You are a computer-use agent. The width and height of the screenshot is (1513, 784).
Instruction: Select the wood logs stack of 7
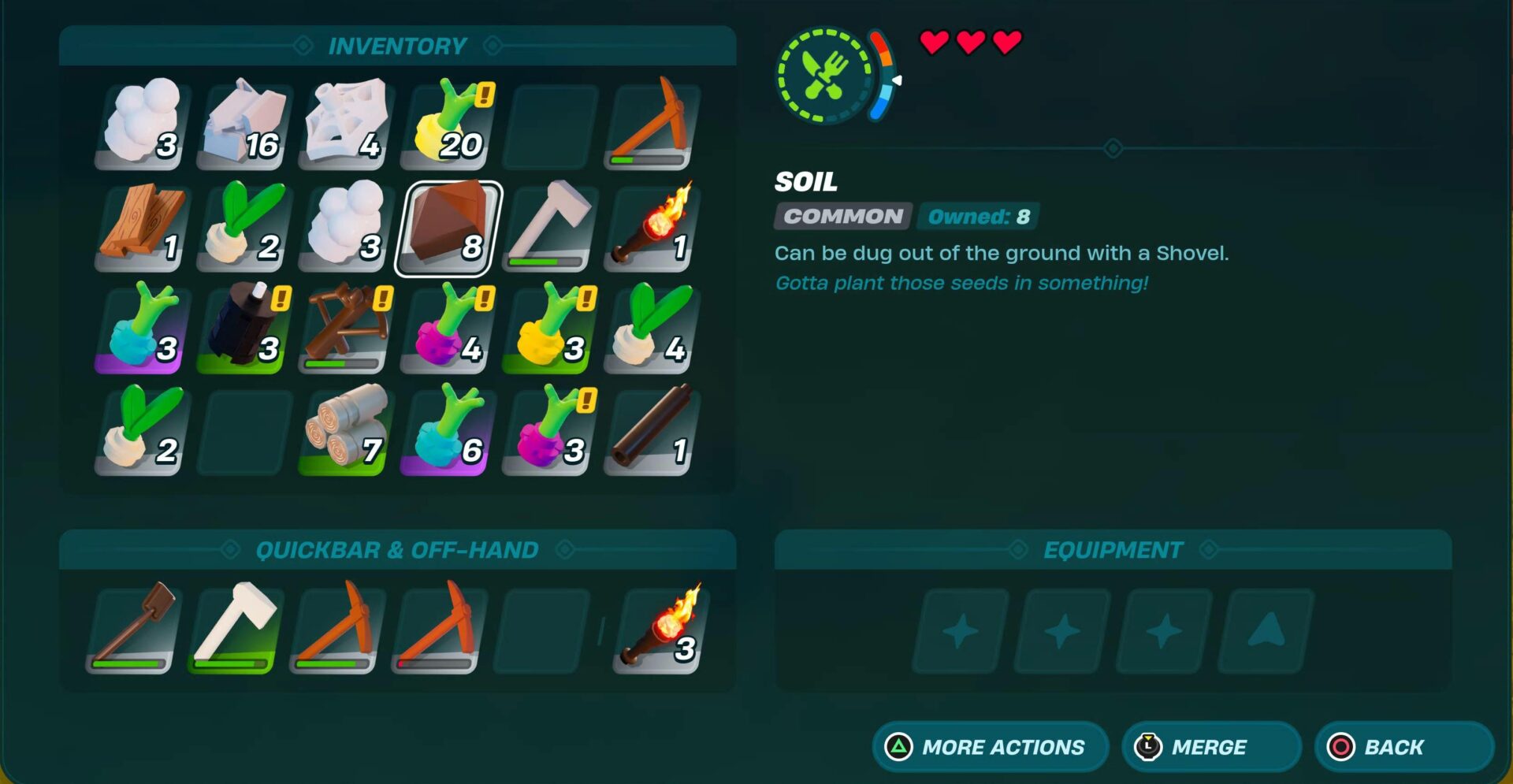click(346, 432)
